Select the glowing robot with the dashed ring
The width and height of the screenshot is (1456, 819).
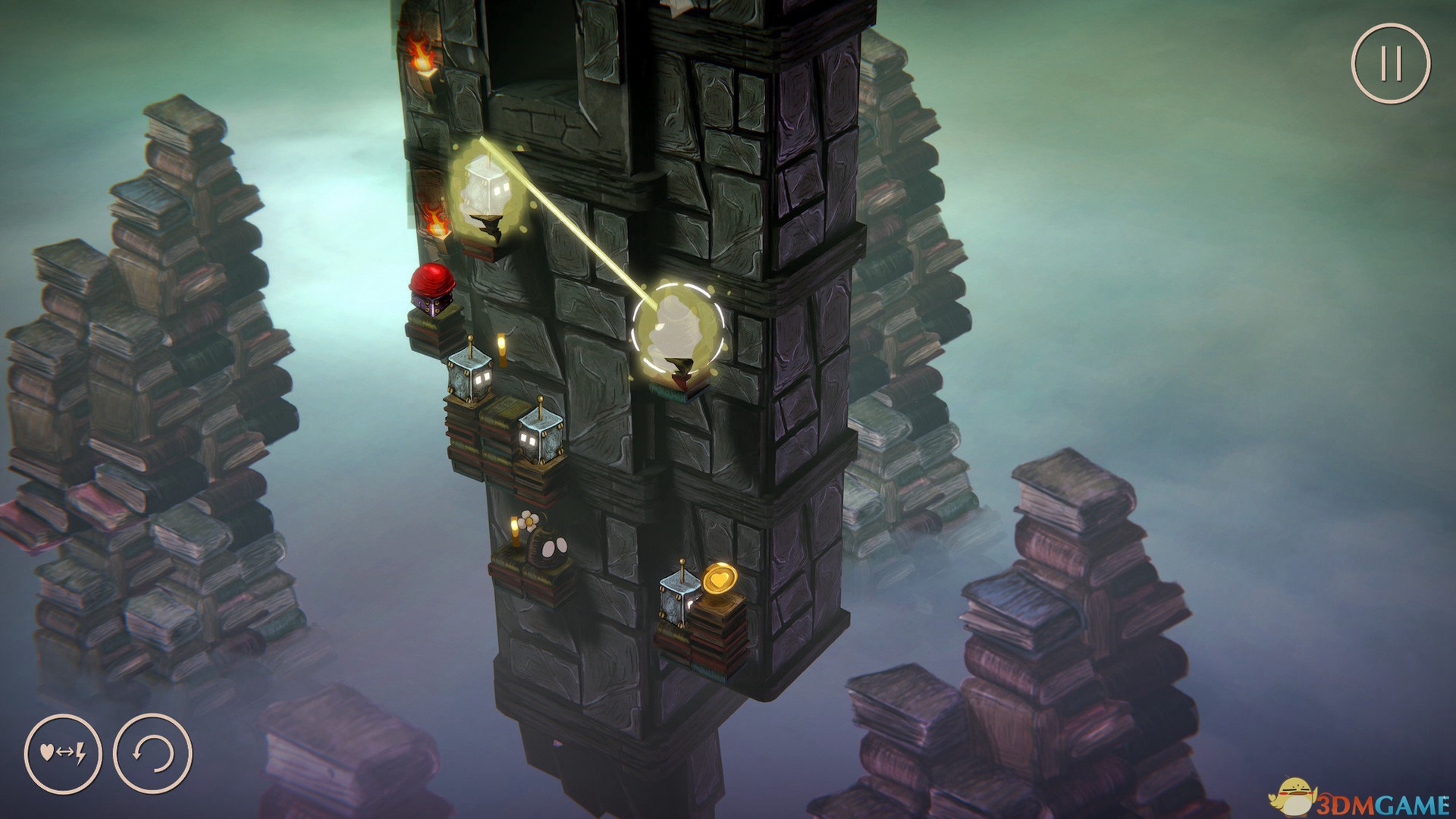tap(678, 328)
